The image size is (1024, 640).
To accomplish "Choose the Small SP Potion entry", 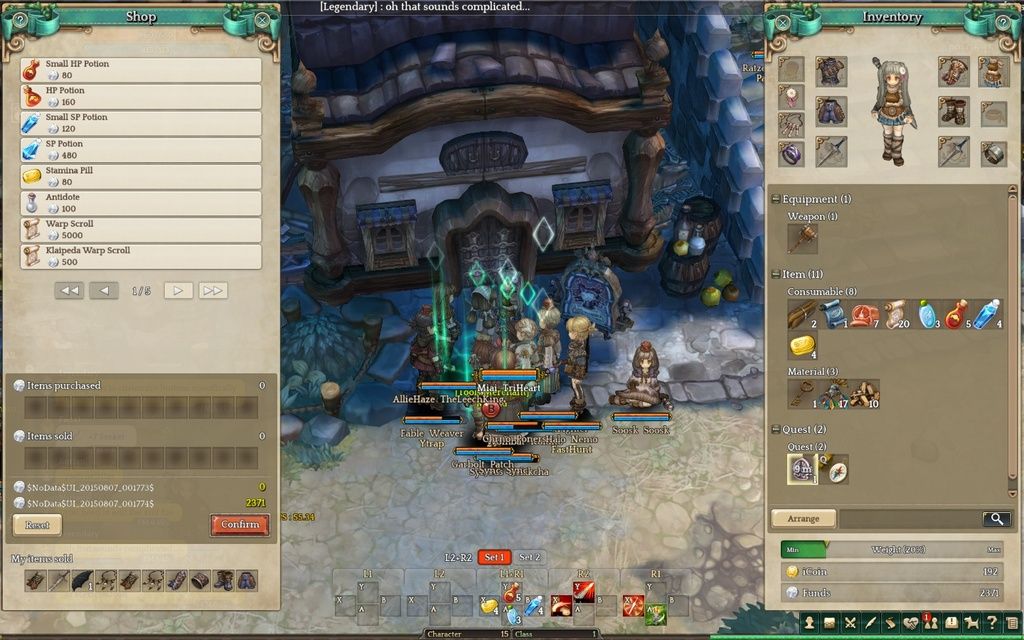I will click(x=140, y=124).
